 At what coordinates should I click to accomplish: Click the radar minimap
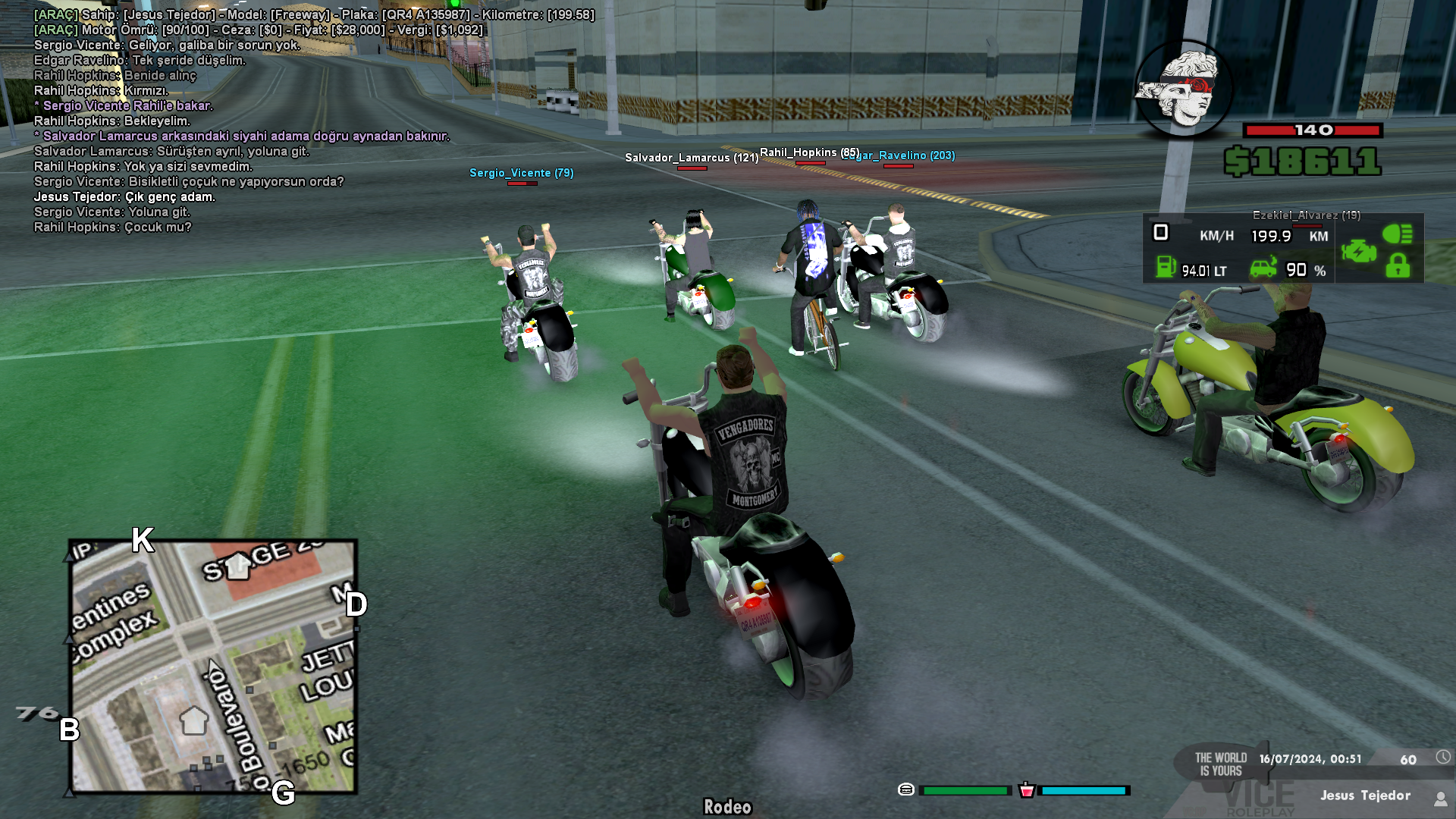(x=213, y=667)
